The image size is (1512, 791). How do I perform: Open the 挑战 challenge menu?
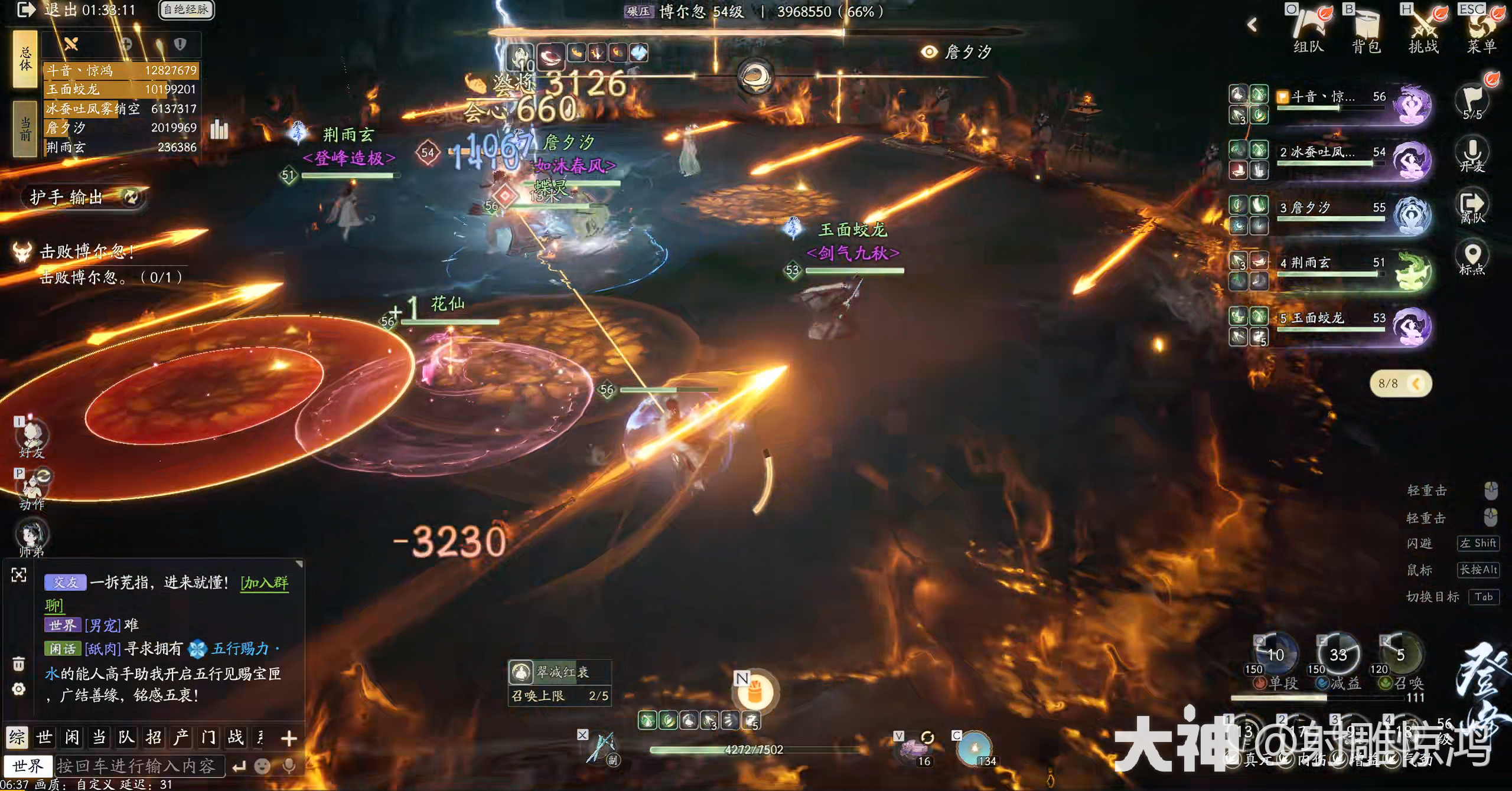[1423, 28]
